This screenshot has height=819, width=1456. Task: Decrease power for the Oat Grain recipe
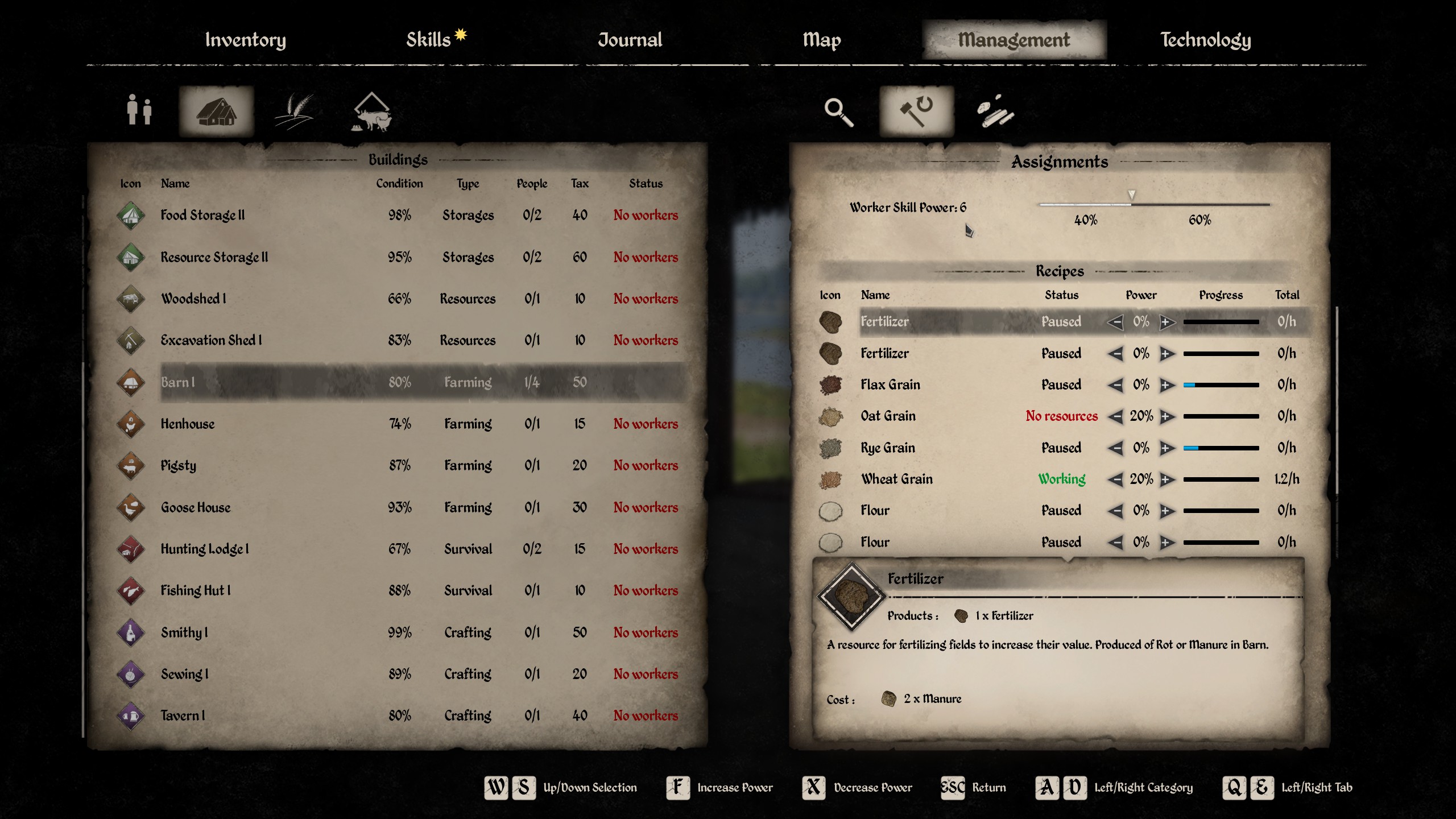(x=1115, y=416)
